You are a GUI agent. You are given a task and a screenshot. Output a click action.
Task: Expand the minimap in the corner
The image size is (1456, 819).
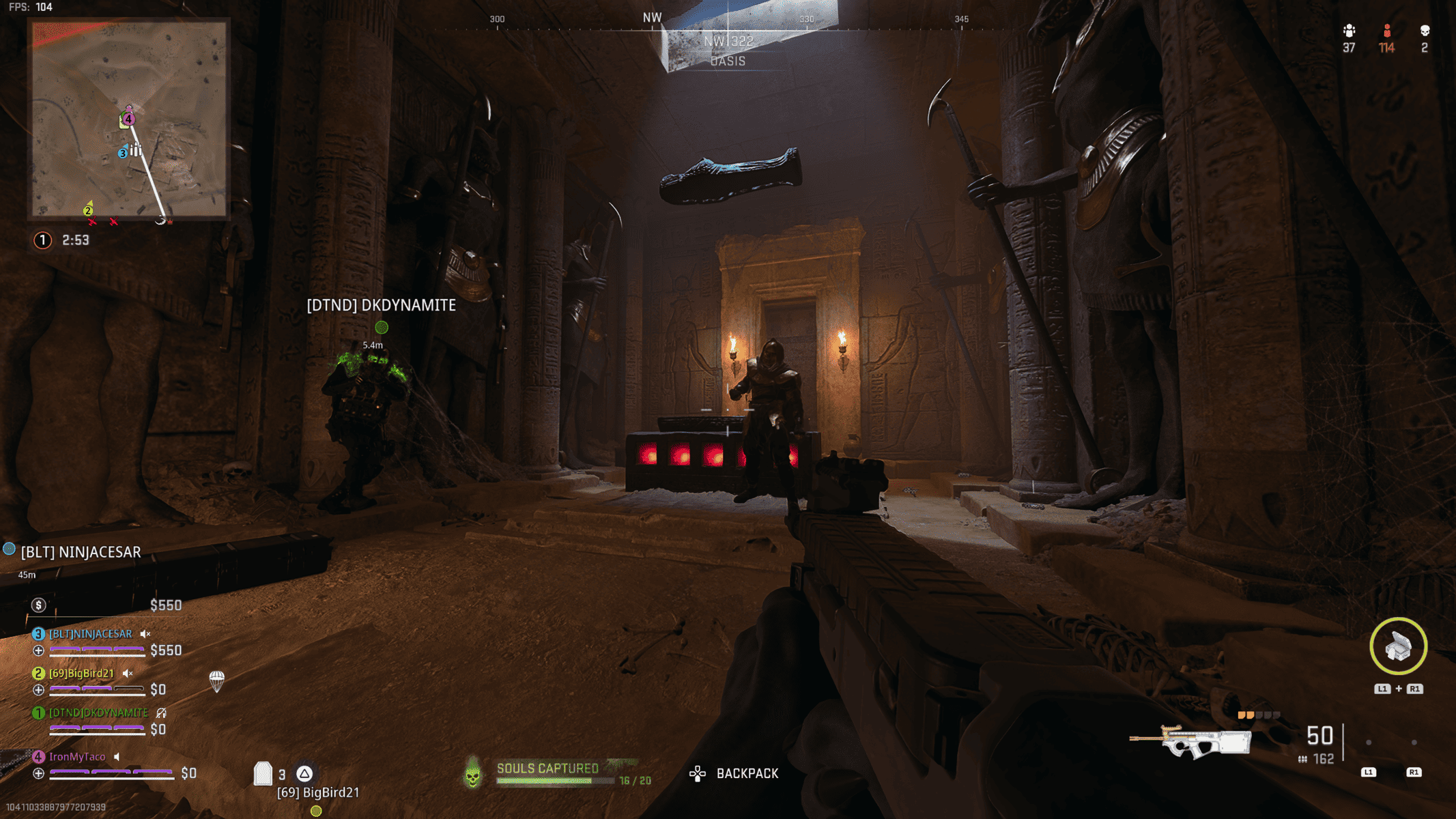126,119
